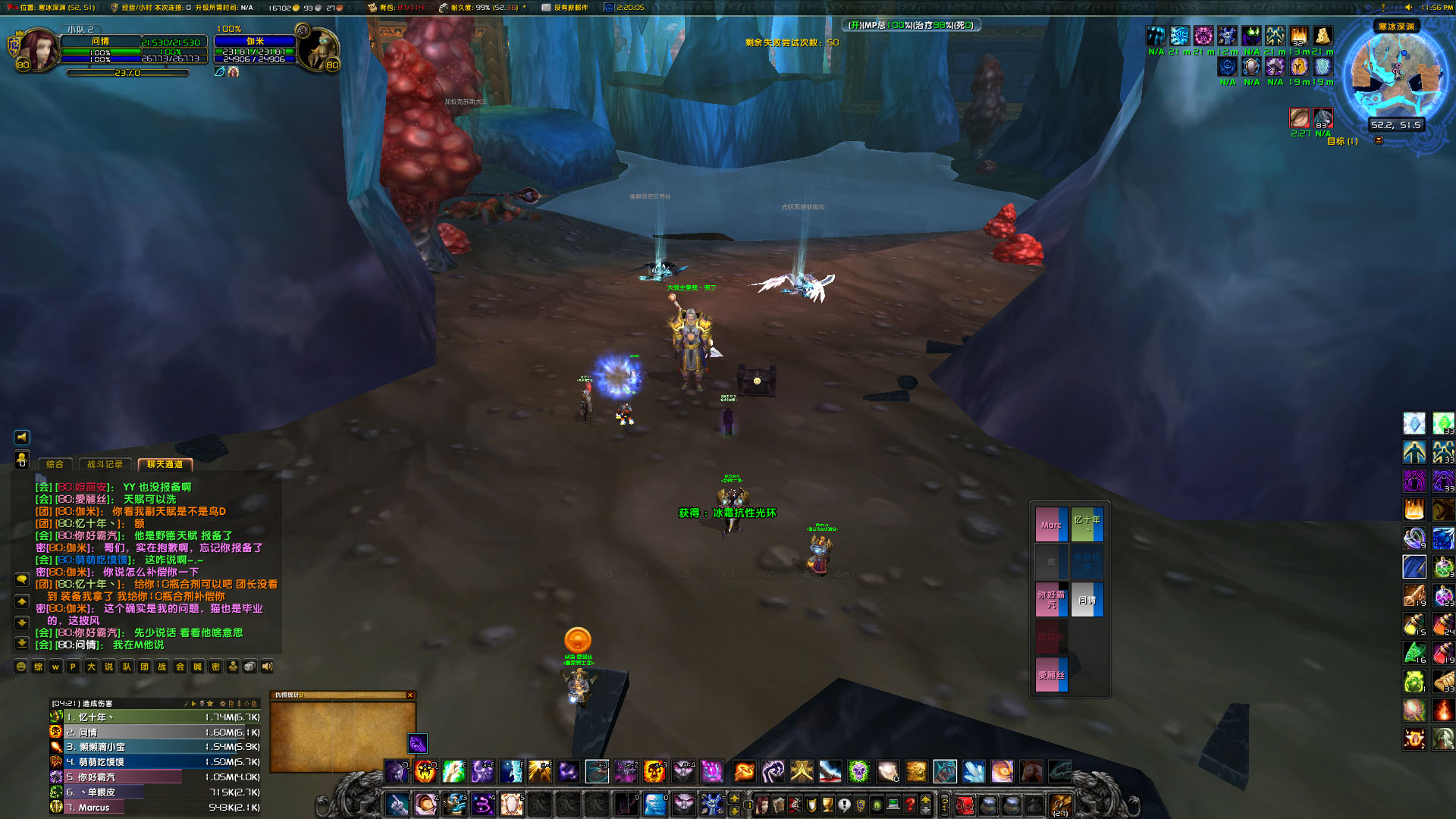Open the achievements trophy icon
1456x819 pixels.
827,805
